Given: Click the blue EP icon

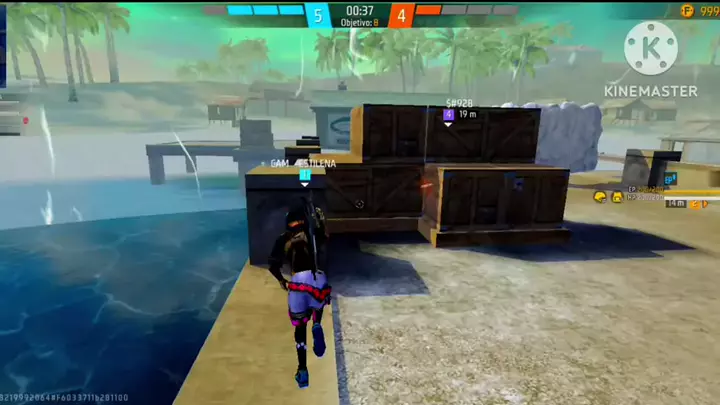Looking at the screenshot, I should (670, 179).
